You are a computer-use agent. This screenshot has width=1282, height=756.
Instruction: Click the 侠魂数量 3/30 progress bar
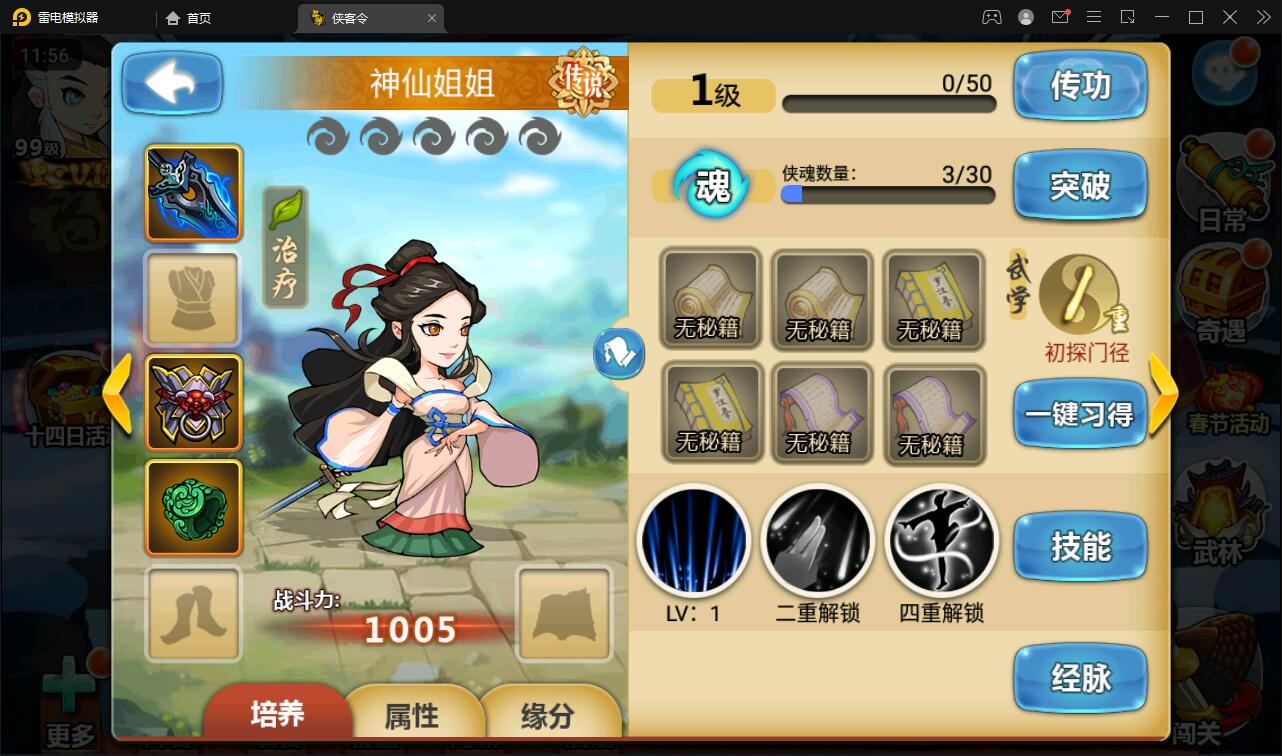(886, 196)
